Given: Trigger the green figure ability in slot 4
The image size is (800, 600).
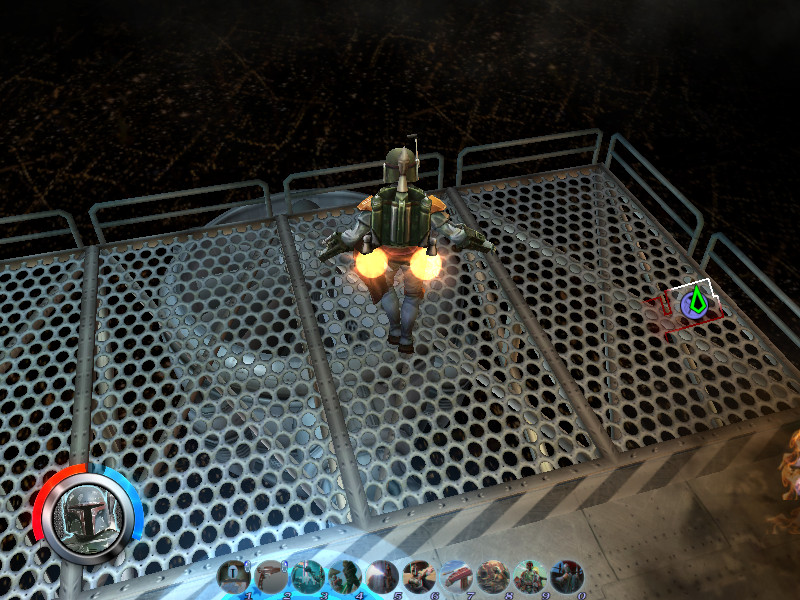Looking at the screenshot, I should (x=346, y=577).
